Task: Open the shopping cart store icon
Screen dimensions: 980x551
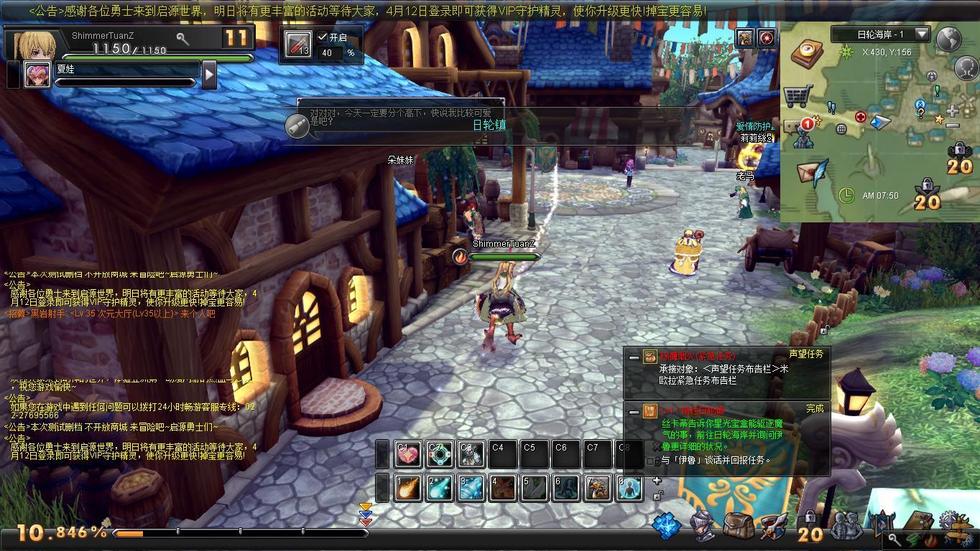Action: (797, 96)
